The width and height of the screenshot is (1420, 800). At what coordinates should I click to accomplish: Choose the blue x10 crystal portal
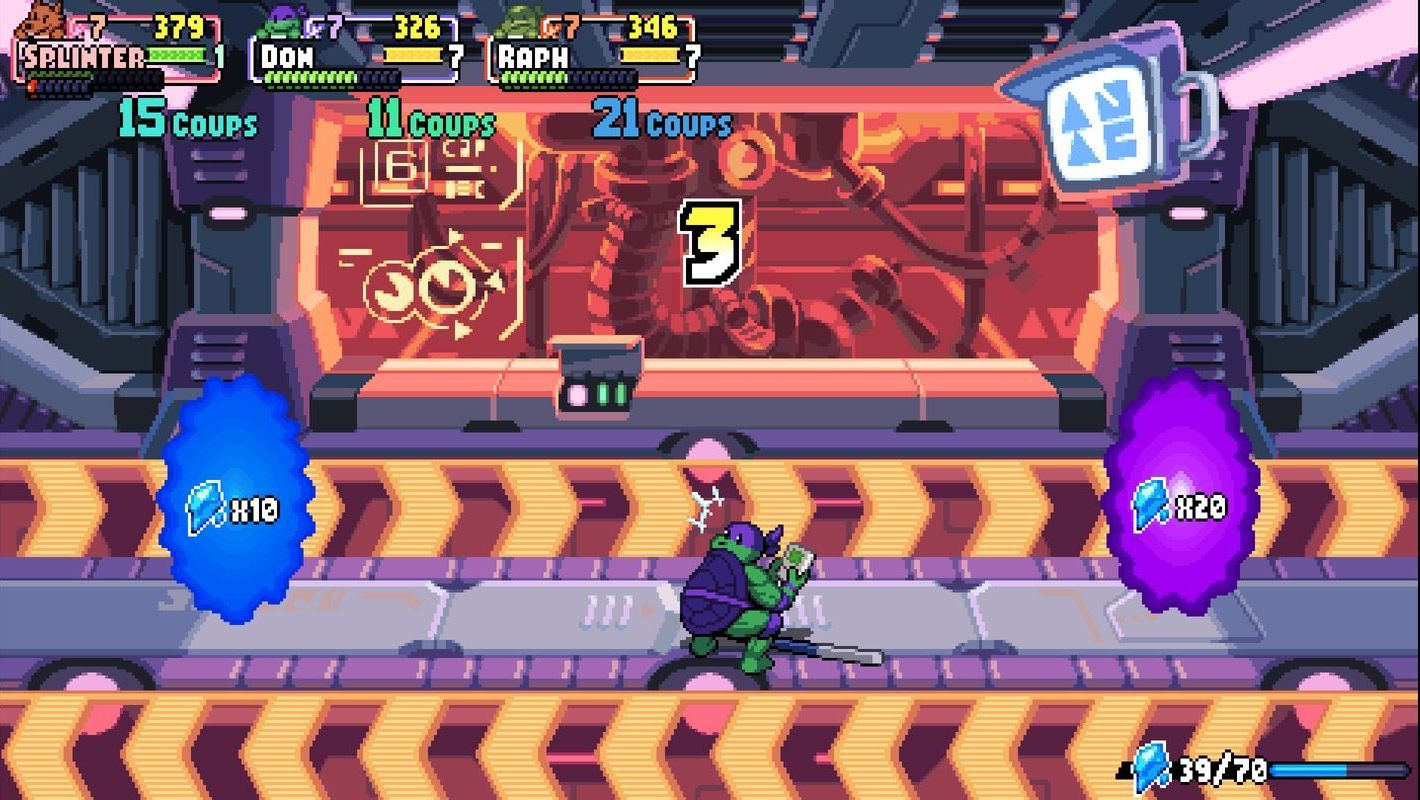(x=235, y=502)
